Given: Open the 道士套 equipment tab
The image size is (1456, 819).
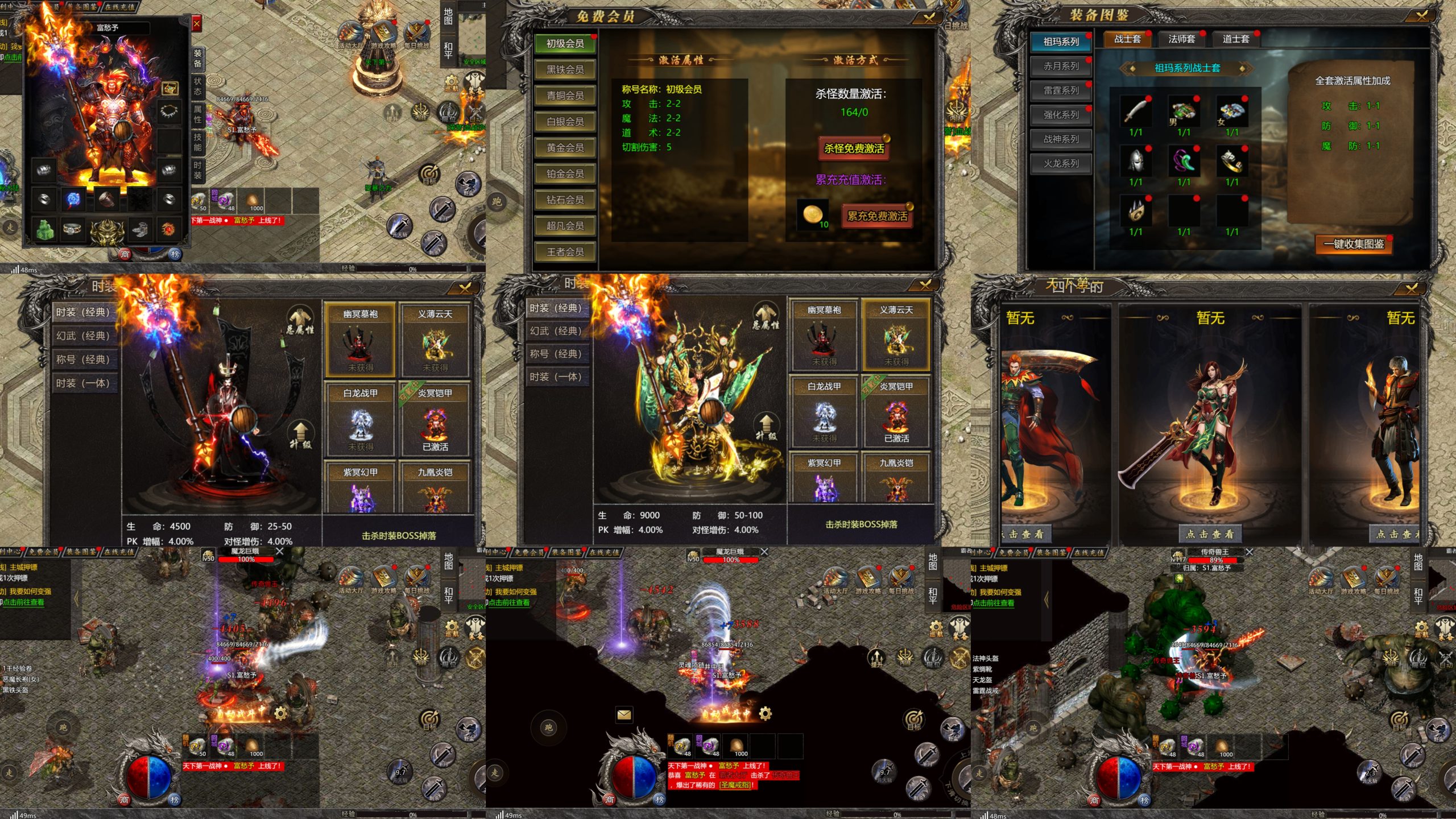Looking at the screenshot, I should 1235,39.
